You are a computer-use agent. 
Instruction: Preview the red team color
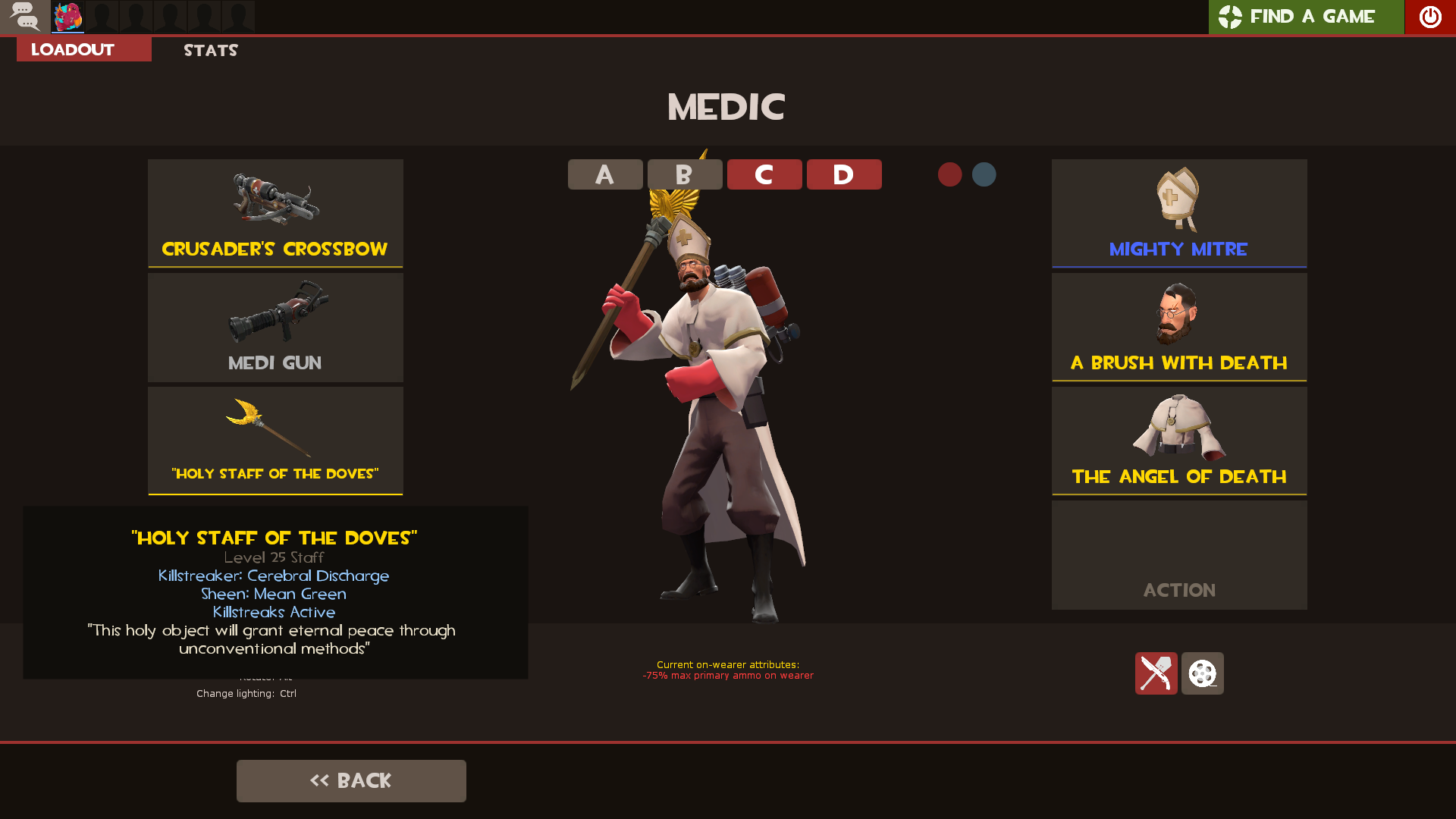click(x=949, y=174)
